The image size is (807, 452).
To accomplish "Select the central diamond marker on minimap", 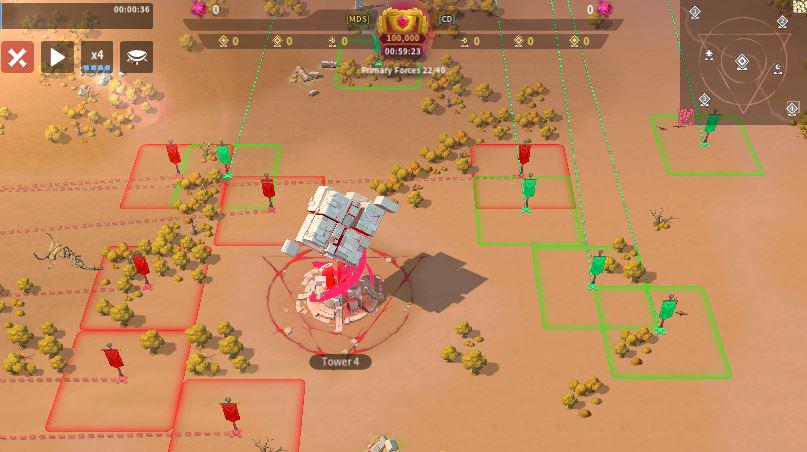I will (742, 62).
